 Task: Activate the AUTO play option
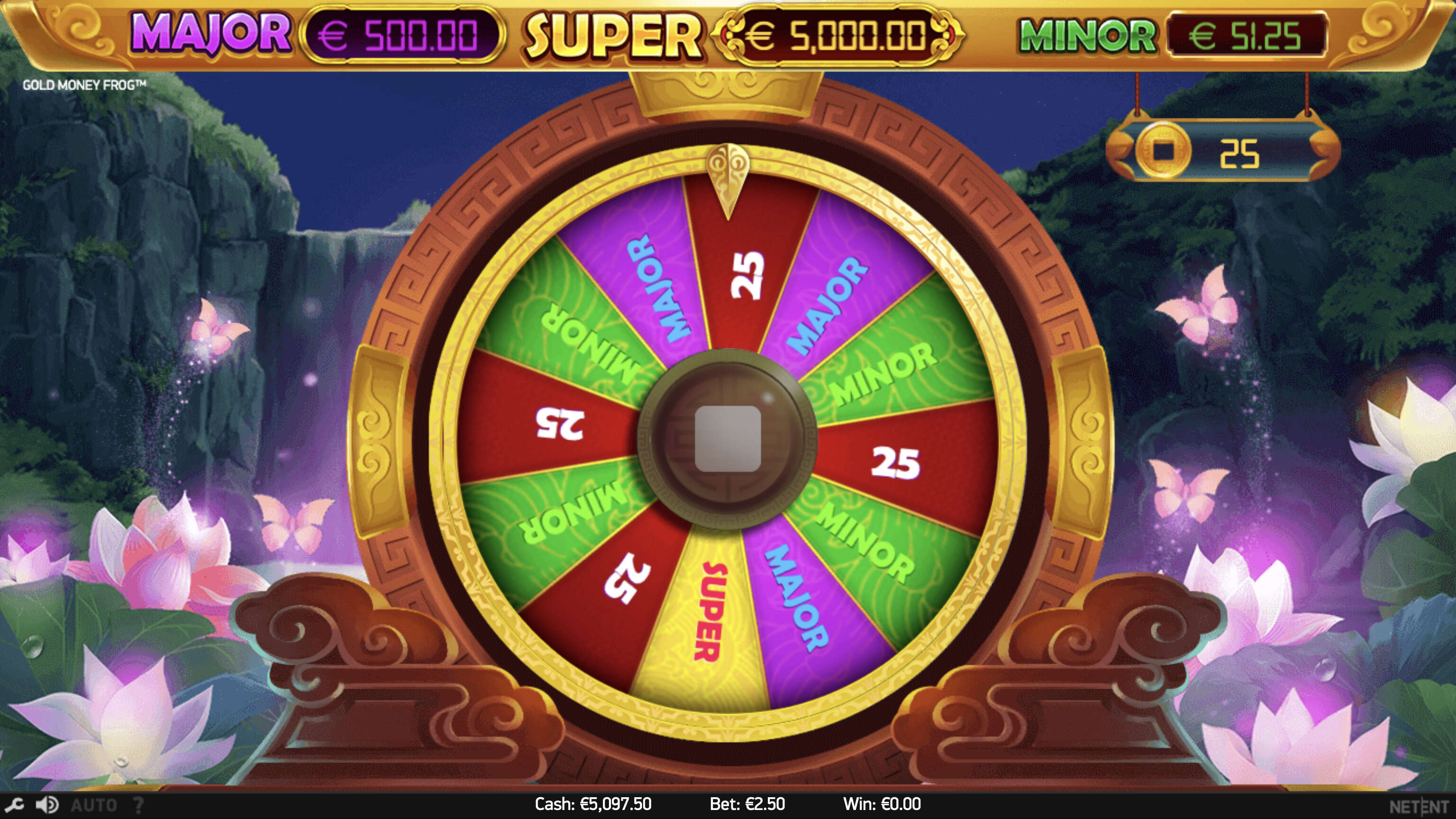[x=94, y=804]
